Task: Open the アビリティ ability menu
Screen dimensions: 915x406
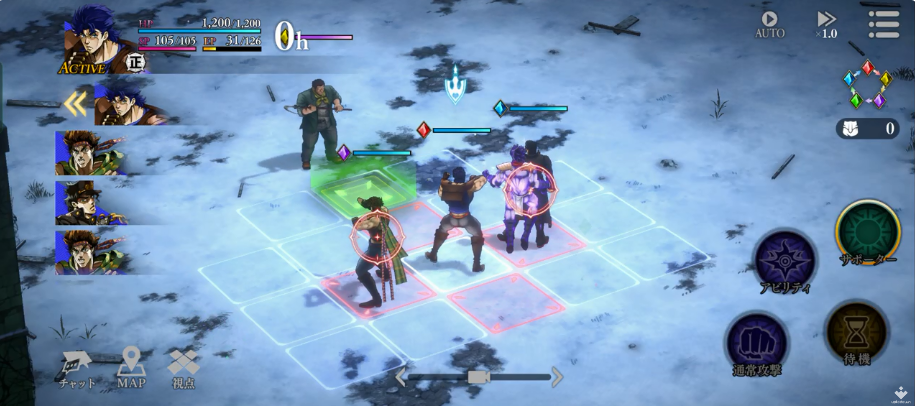Action: [784, 260]
